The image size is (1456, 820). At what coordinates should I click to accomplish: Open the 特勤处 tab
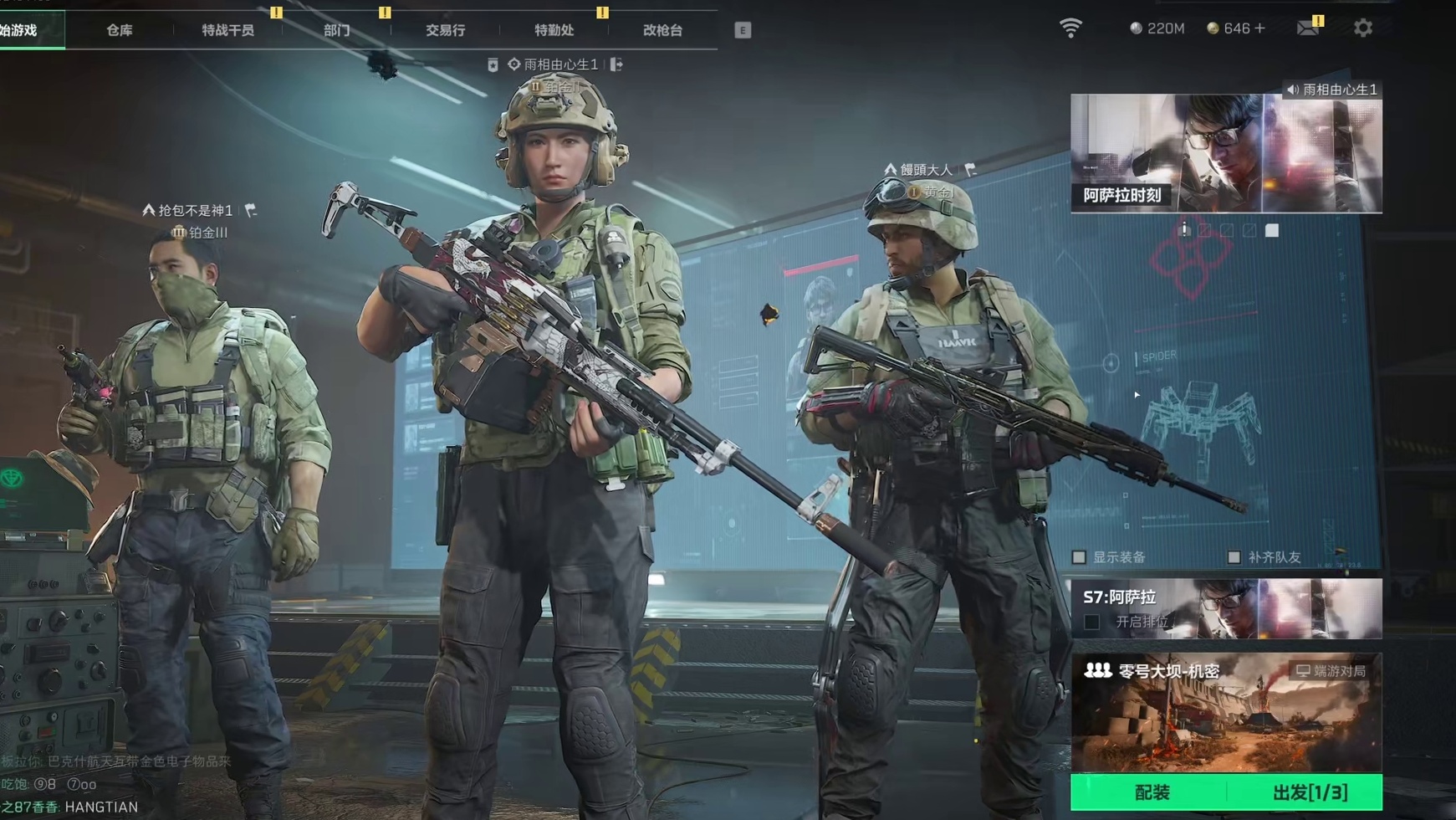pos(554,30)
